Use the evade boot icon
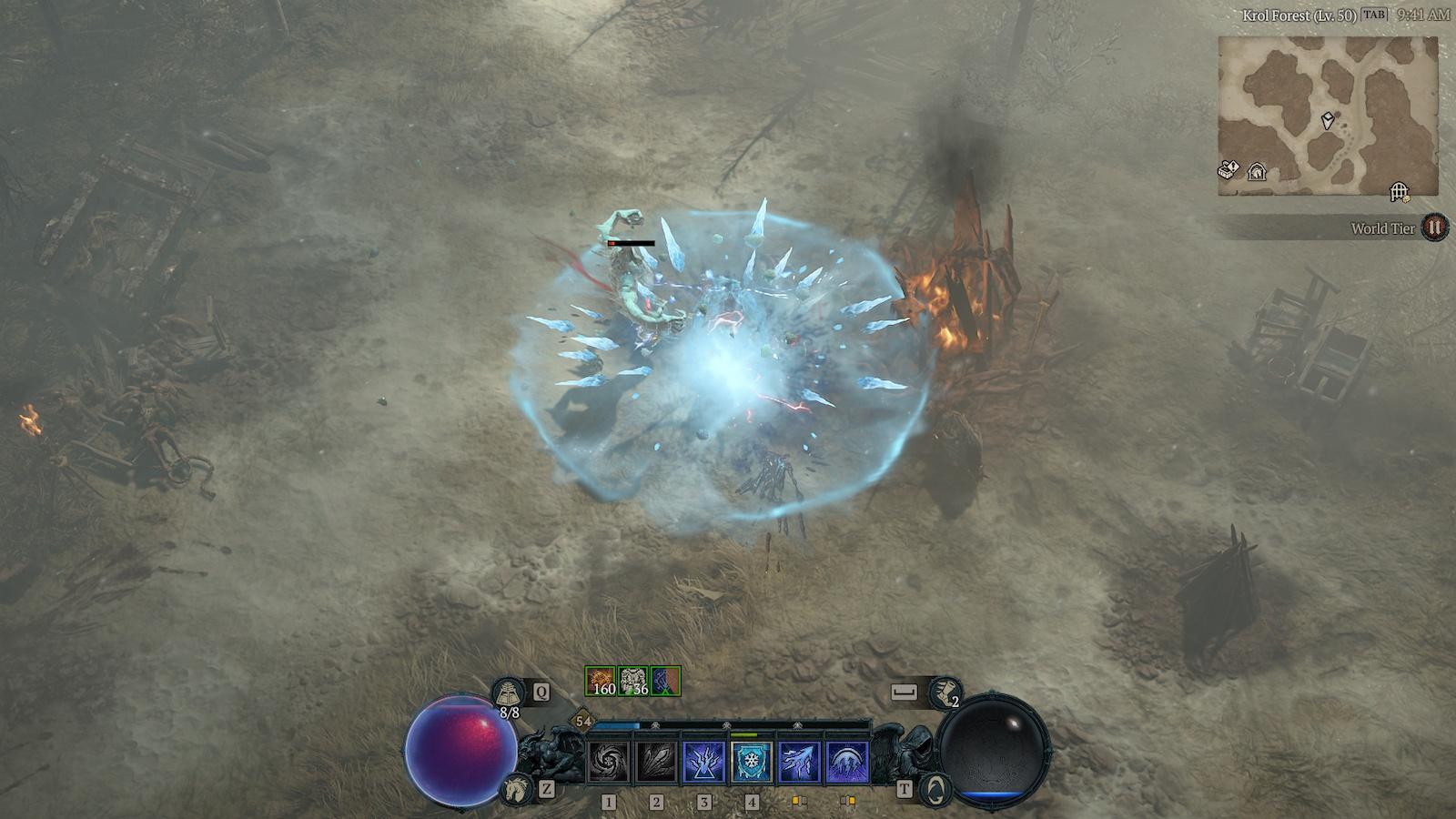The image size is (1456, 819). click(944, 693)
